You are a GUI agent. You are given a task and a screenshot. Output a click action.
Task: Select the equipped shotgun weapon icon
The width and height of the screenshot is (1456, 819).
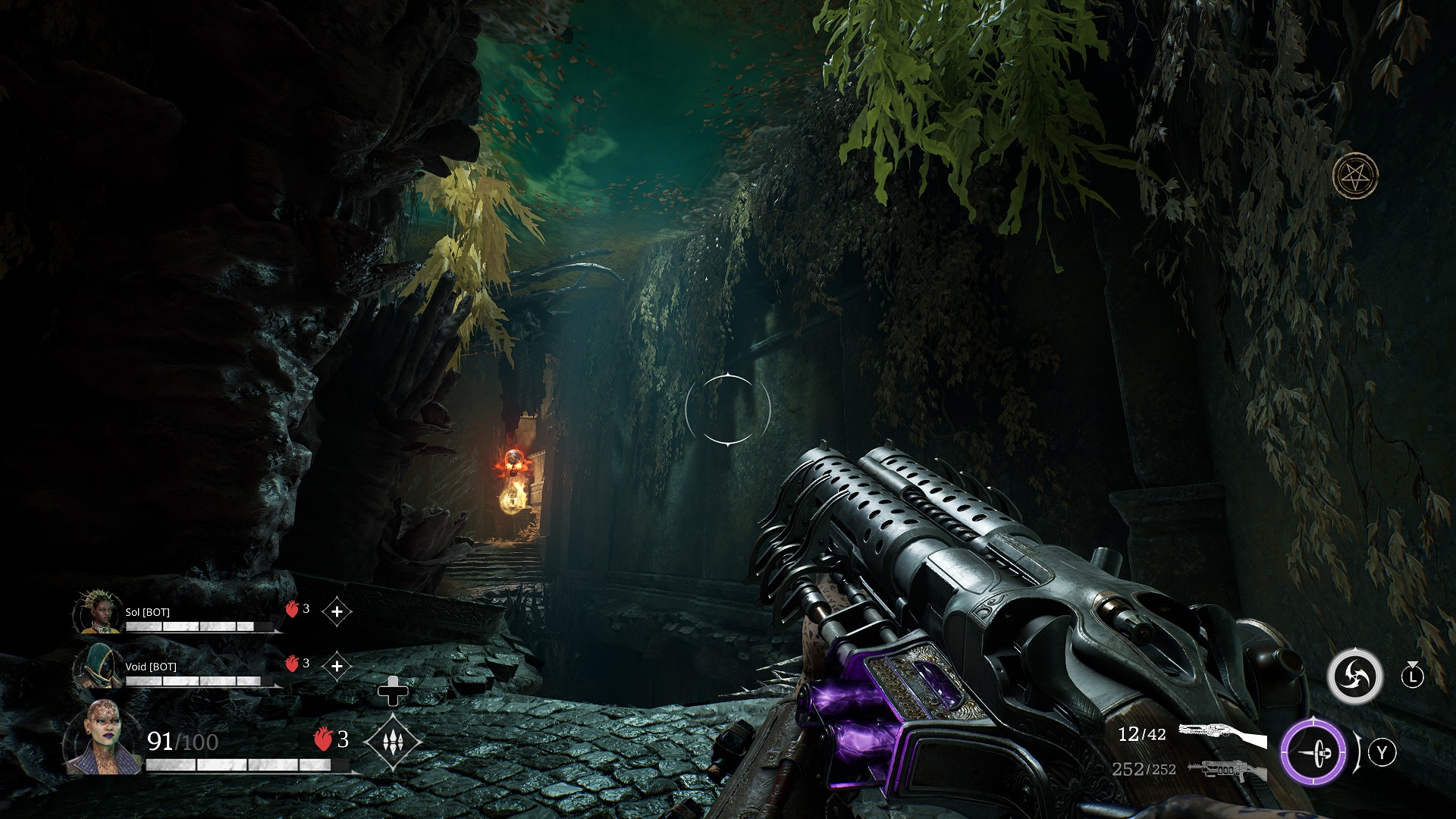[1222, 735]
